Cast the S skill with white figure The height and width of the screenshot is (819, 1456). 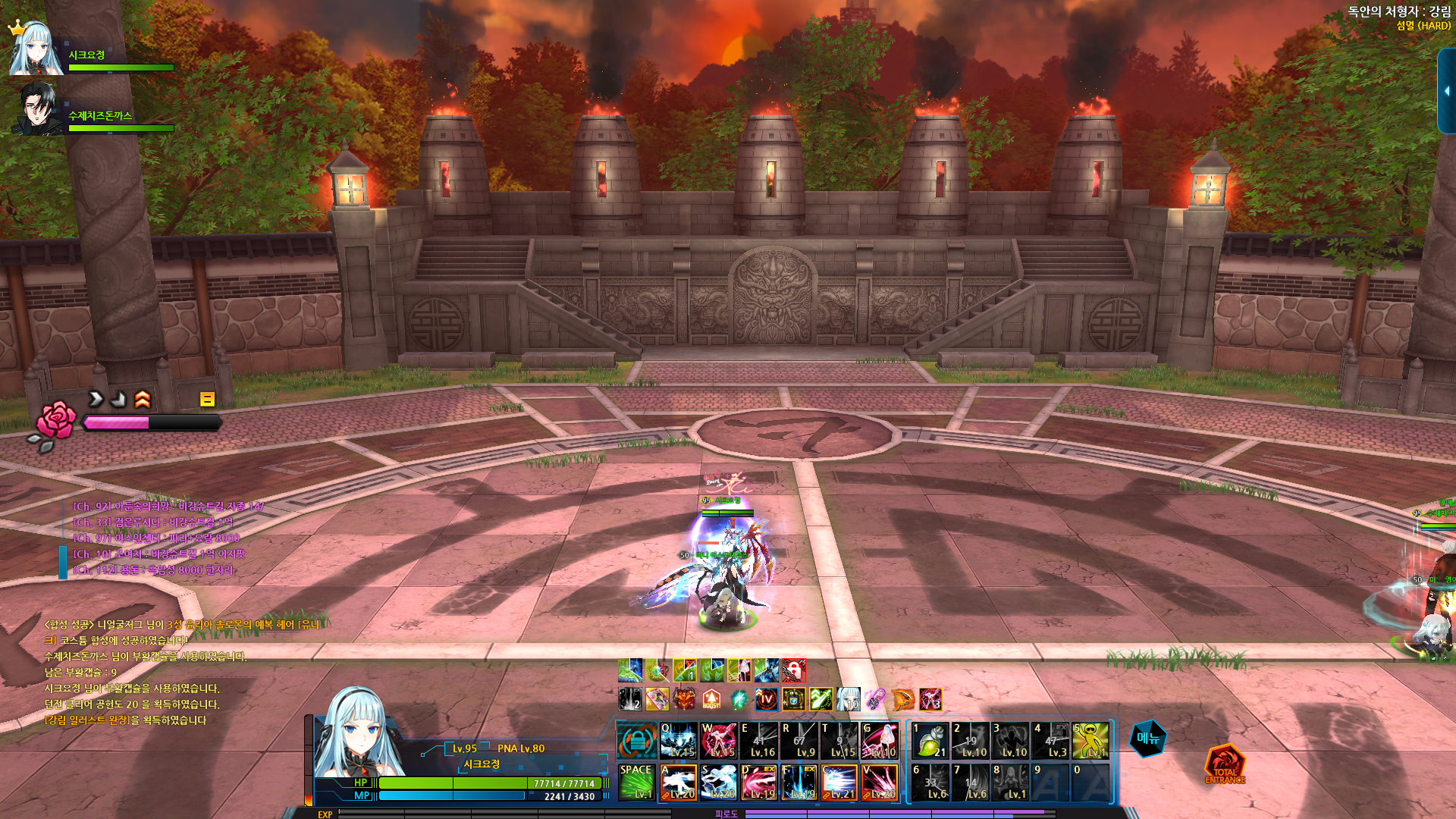pyautogui.click(x=718, y=782)
